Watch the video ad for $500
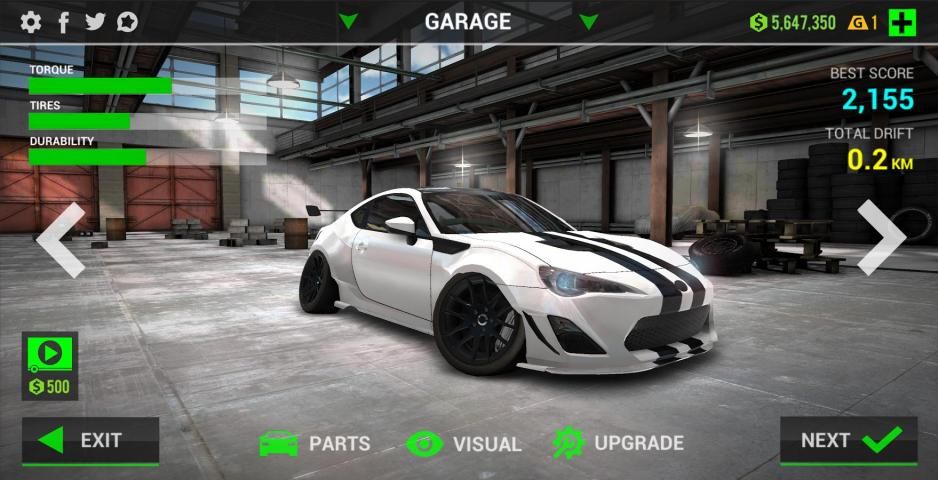The height and width of the screenshot is (480, 938). [x=50, y=366]
